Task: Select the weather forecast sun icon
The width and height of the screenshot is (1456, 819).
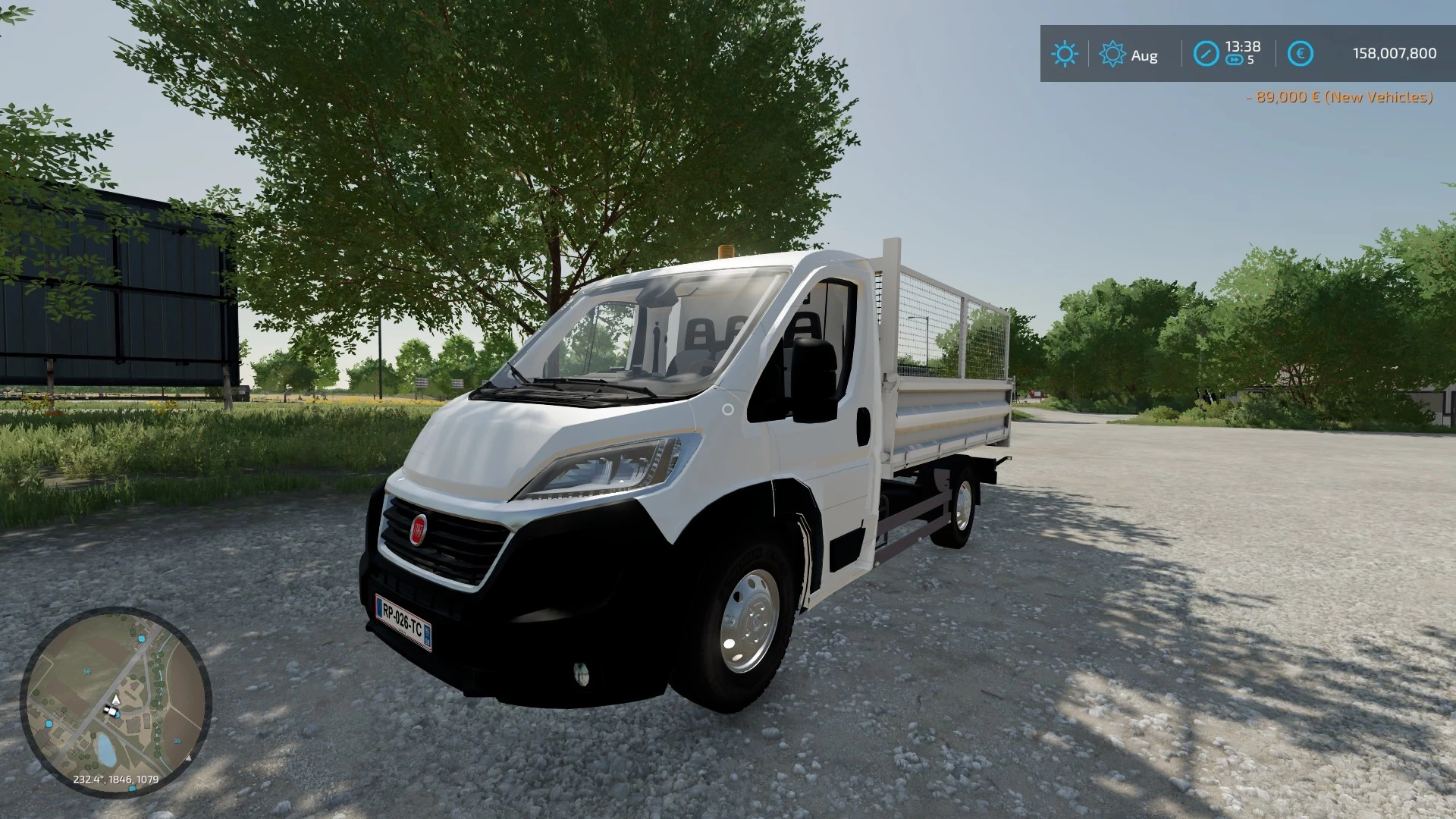Action: (1112, 54)
